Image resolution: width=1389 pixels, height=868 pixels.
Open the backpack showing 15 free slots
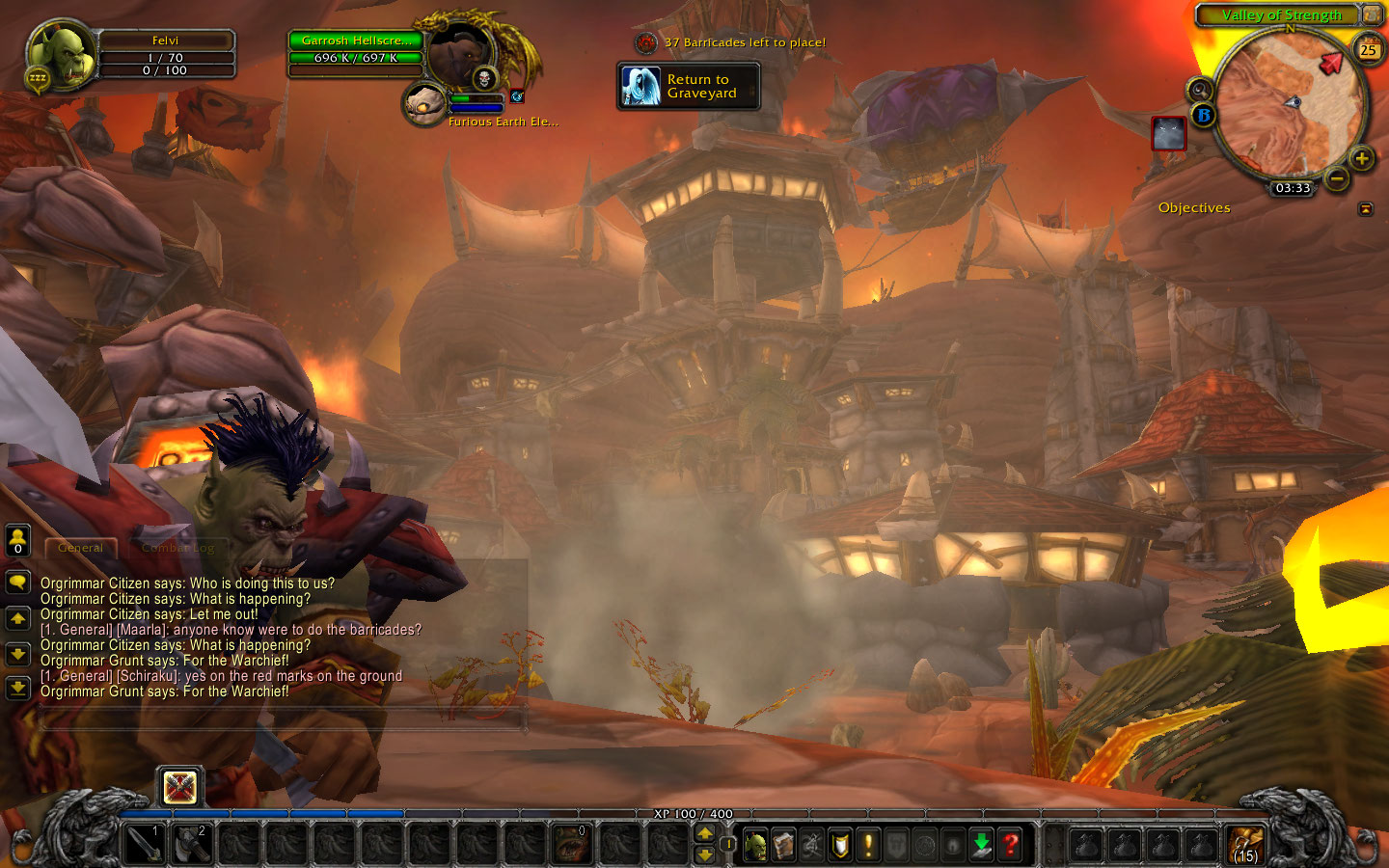(x=1245, y=845)
